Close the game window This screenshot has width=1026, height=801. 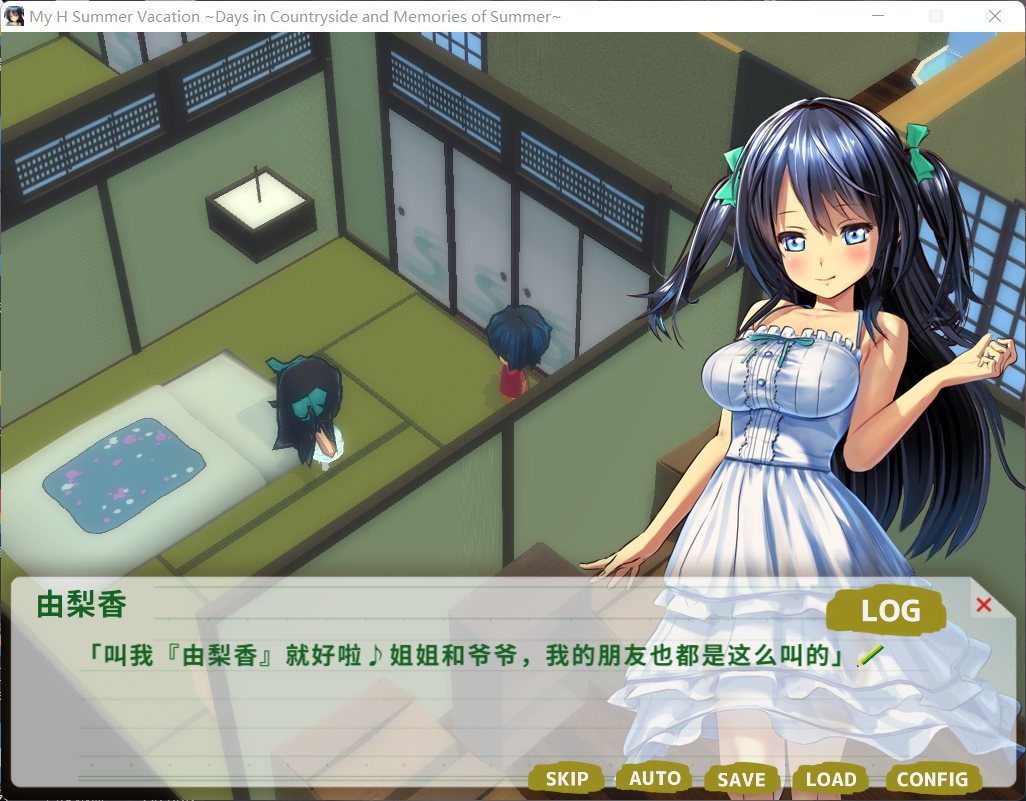click(x=994, y=16)
